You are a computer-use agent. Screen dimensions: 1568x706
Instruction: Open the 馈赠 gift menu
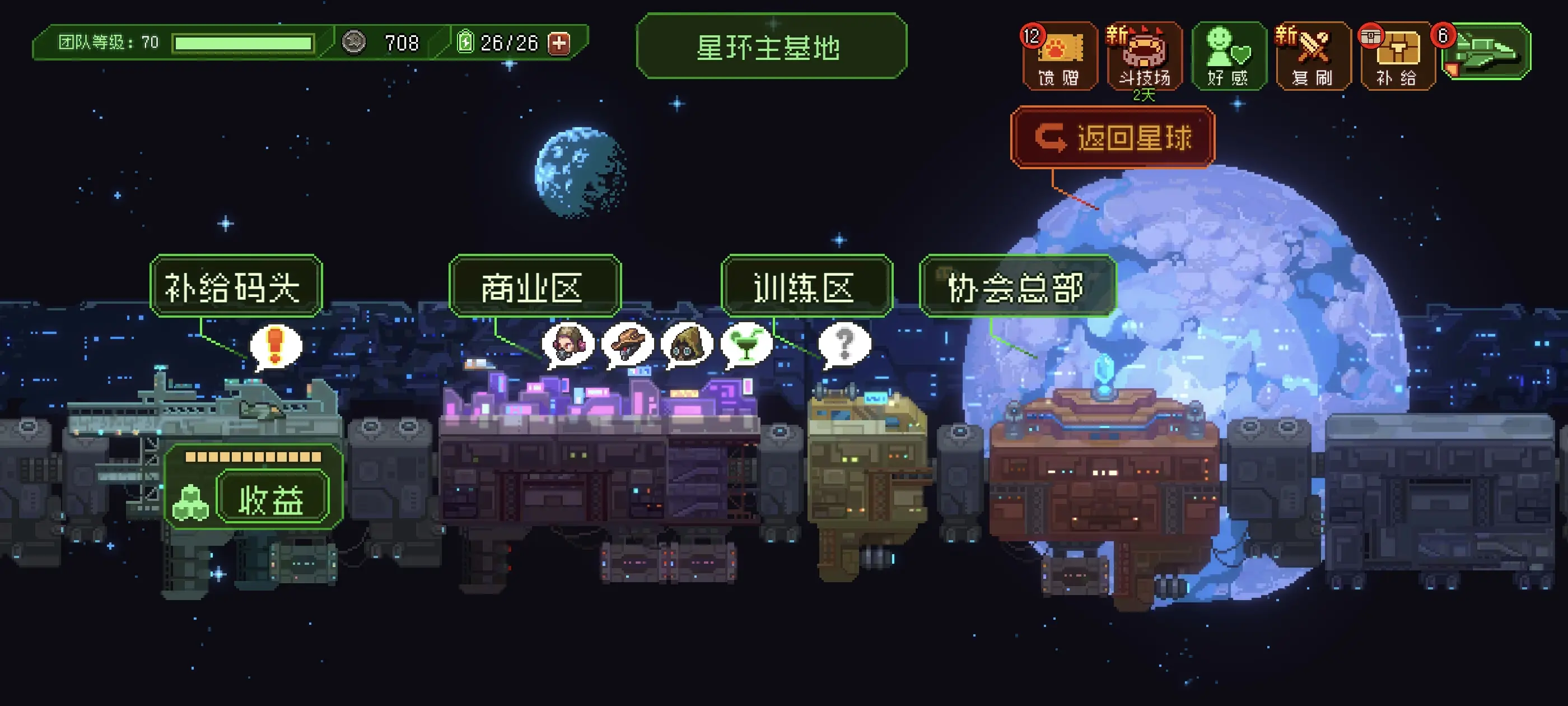point(1059,56)
